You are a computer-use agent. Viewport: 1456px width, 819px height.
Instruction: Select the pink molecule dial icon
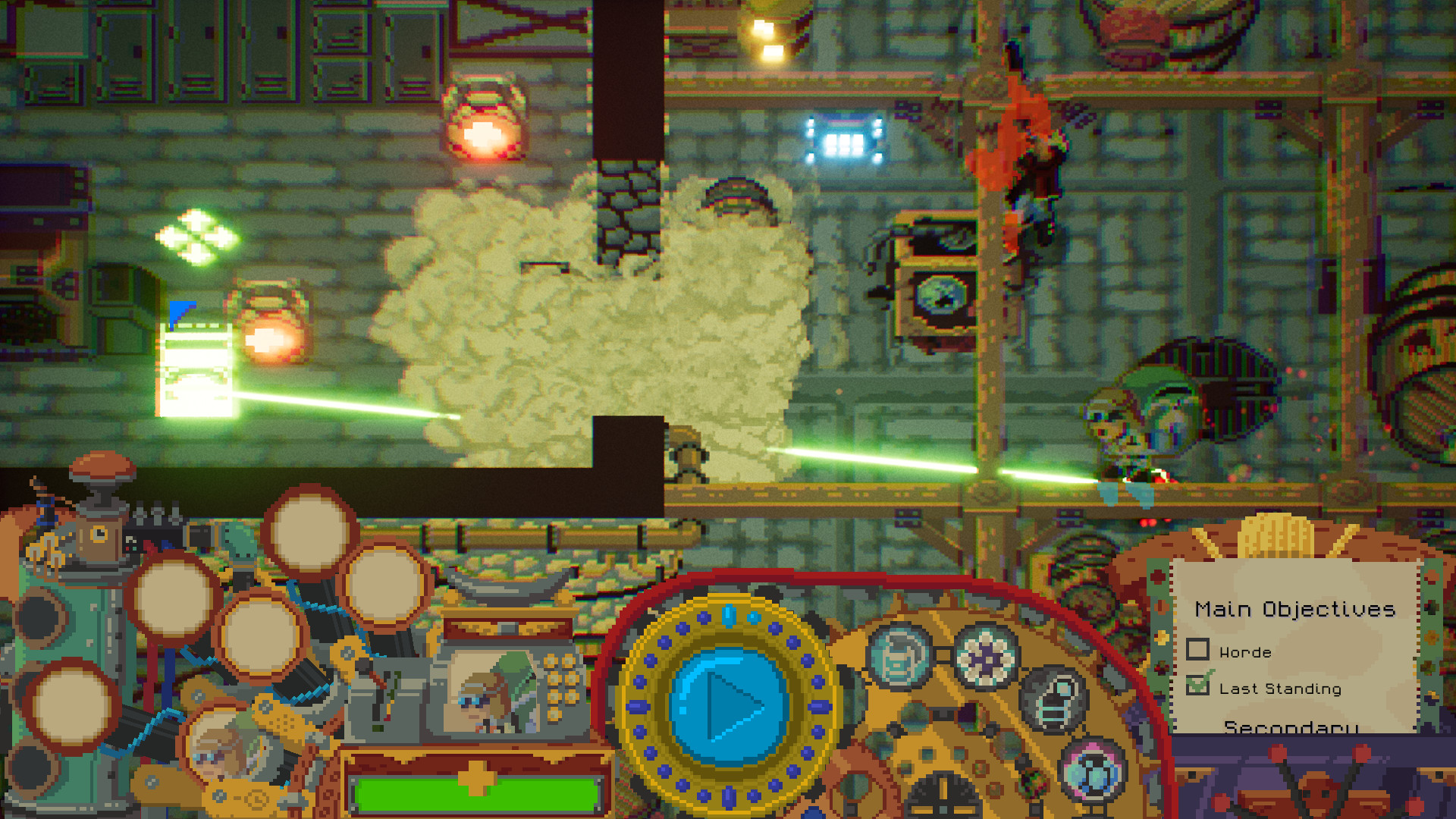point(1091,772)
